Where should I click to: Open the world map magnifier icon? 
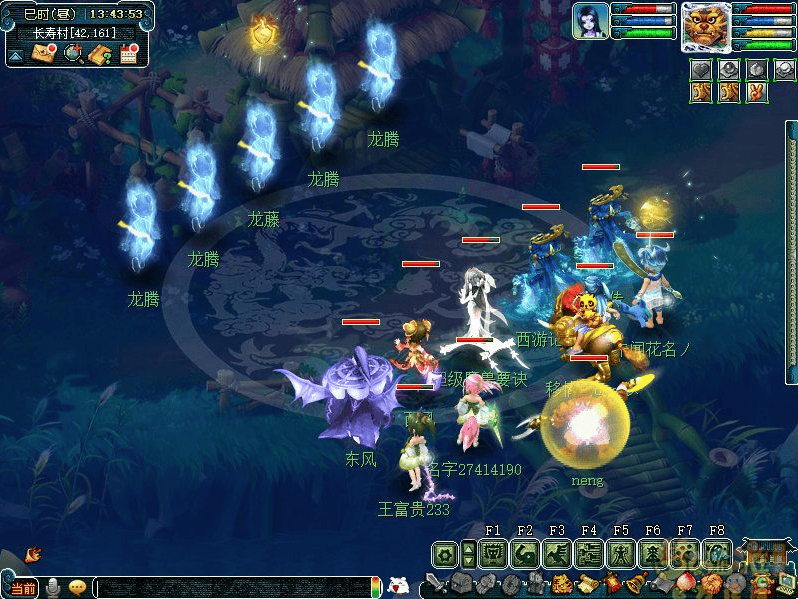pos(72,54)
